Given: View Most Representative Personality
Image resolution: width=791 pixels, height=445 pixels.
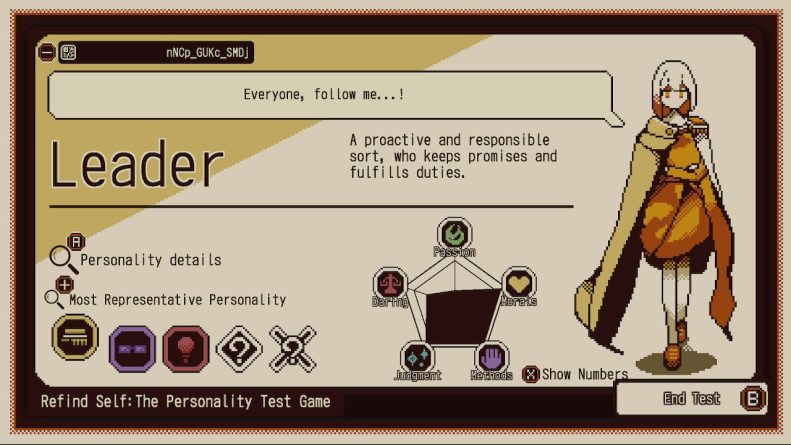Looking at the screenshot, I should pyautogui.click(x=176, y=300).
